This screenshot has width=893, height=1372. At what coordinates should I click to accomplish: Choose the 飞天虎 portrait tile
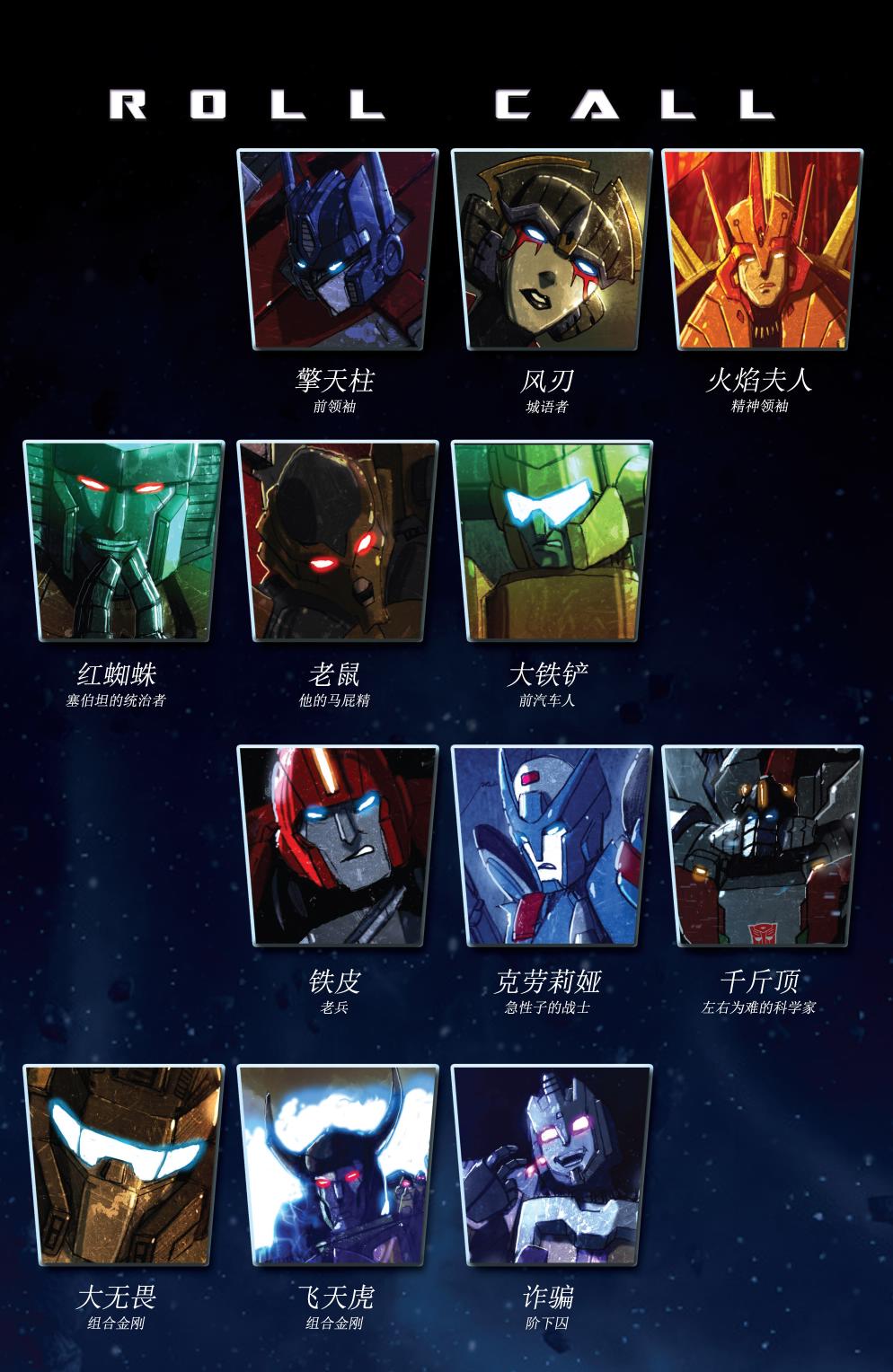tap(337, 1165)
